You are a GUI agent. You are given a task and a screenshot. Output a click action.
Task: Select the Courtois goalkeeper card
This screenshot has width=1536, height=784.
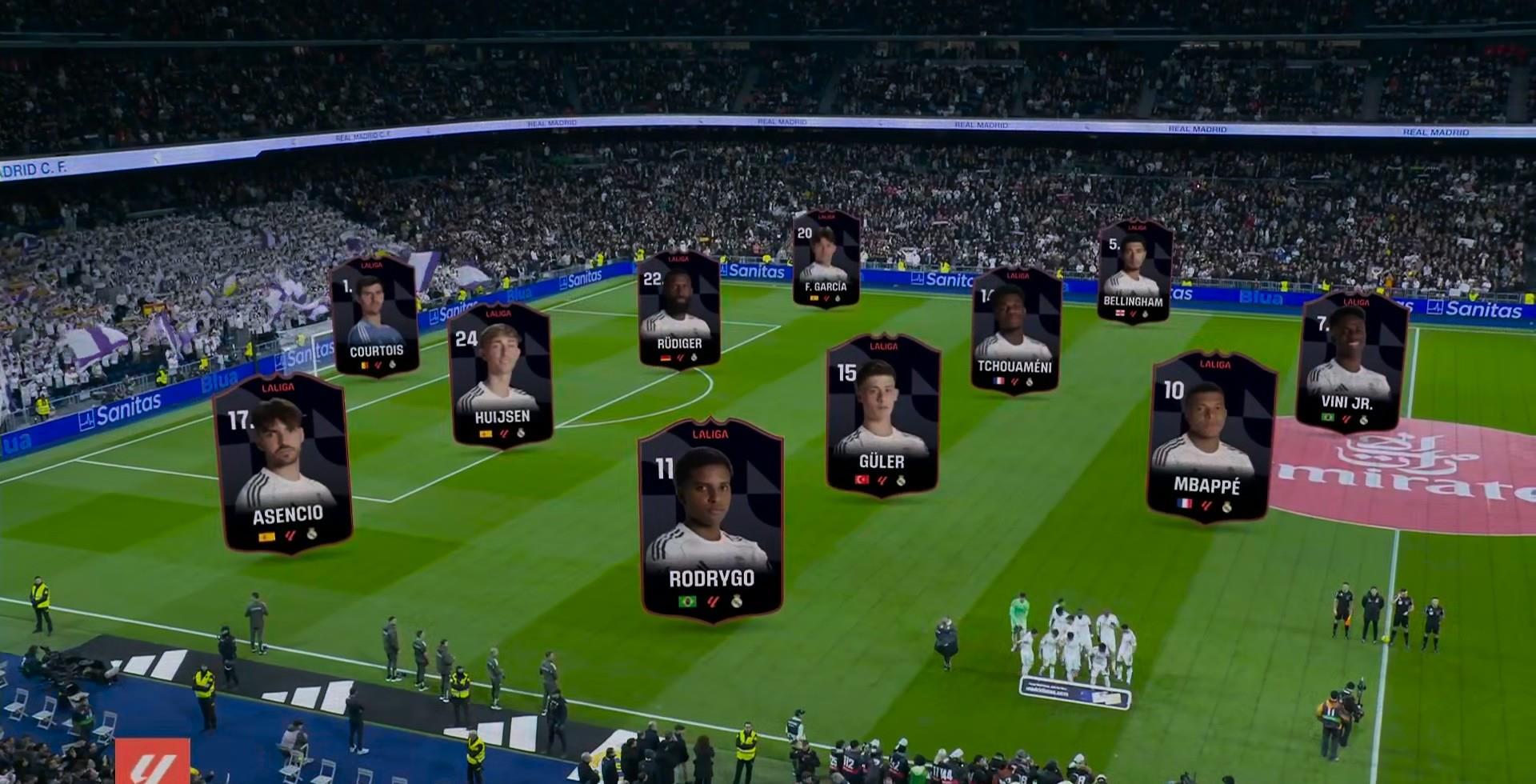coord(374,317)
